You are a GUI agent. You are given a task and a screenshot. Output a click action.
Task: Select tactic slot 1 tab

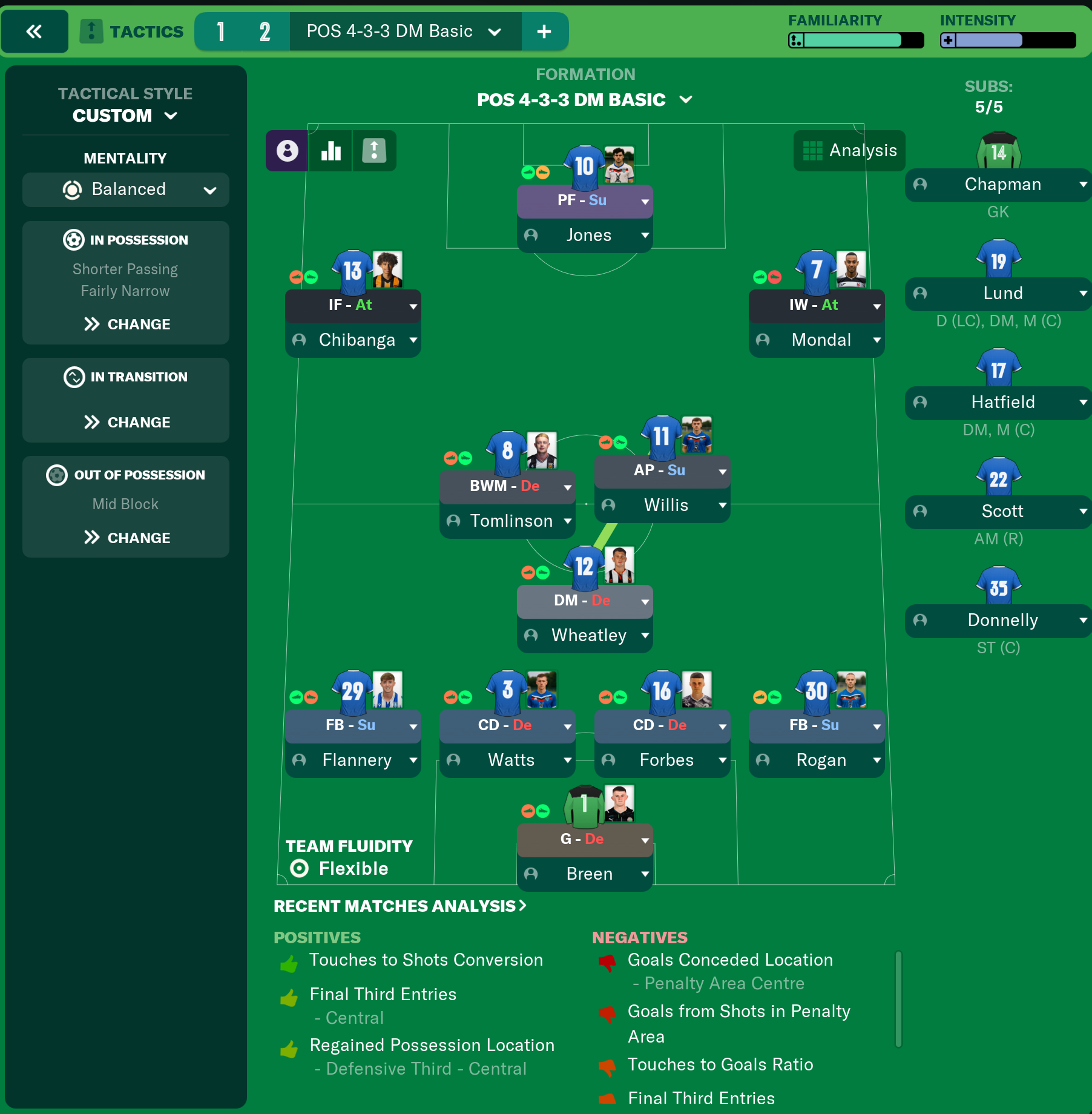pos(222,31)
